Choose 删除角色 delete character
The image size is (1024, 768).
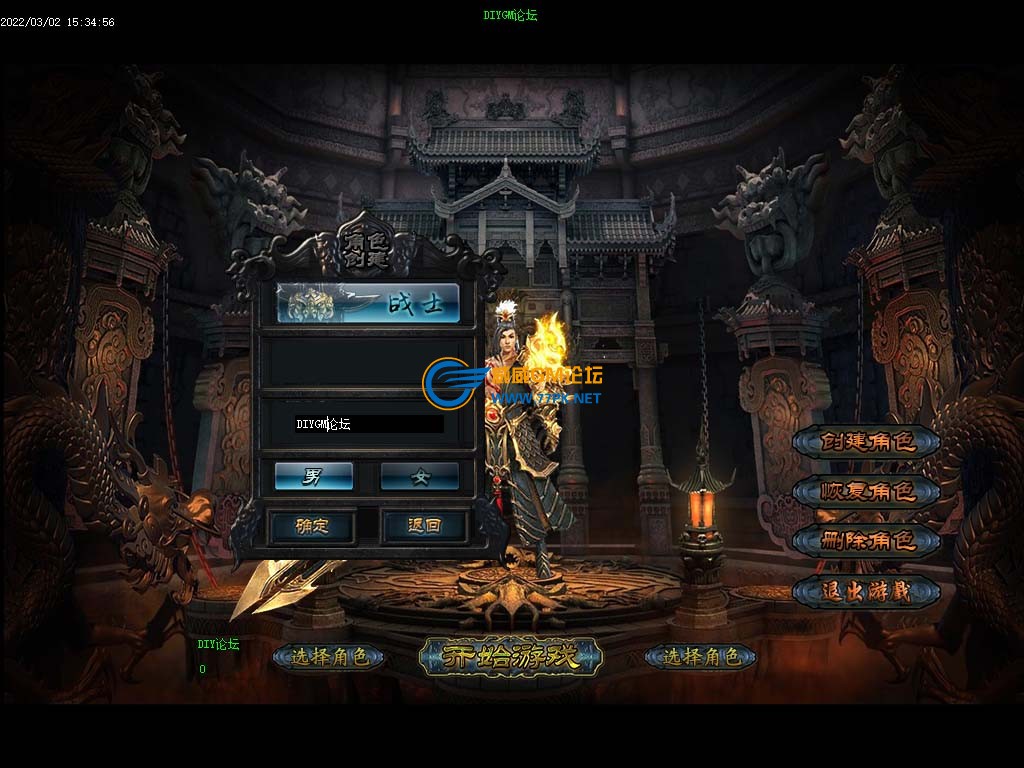point(867,541)
